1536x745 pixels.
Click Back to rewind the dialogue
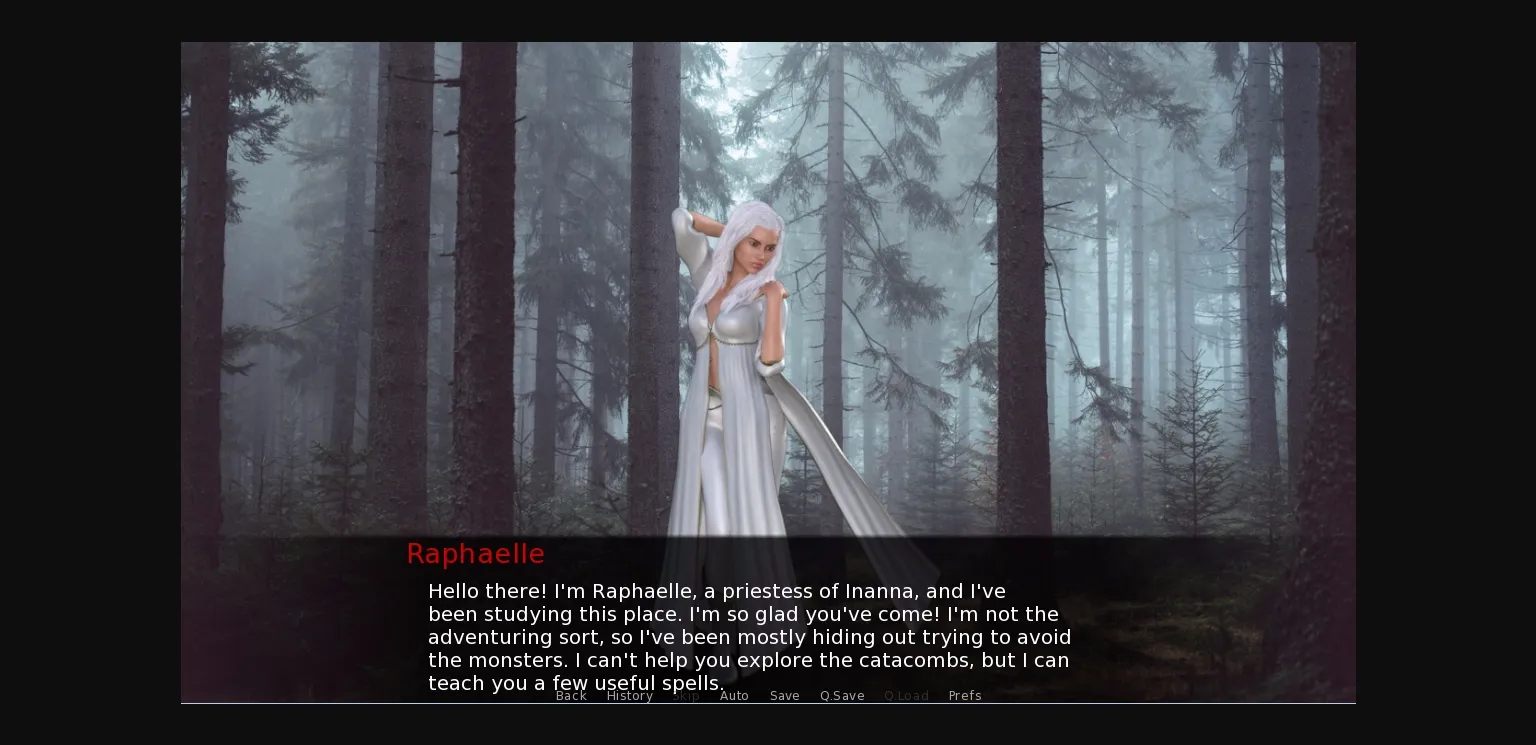pos(571,696)
